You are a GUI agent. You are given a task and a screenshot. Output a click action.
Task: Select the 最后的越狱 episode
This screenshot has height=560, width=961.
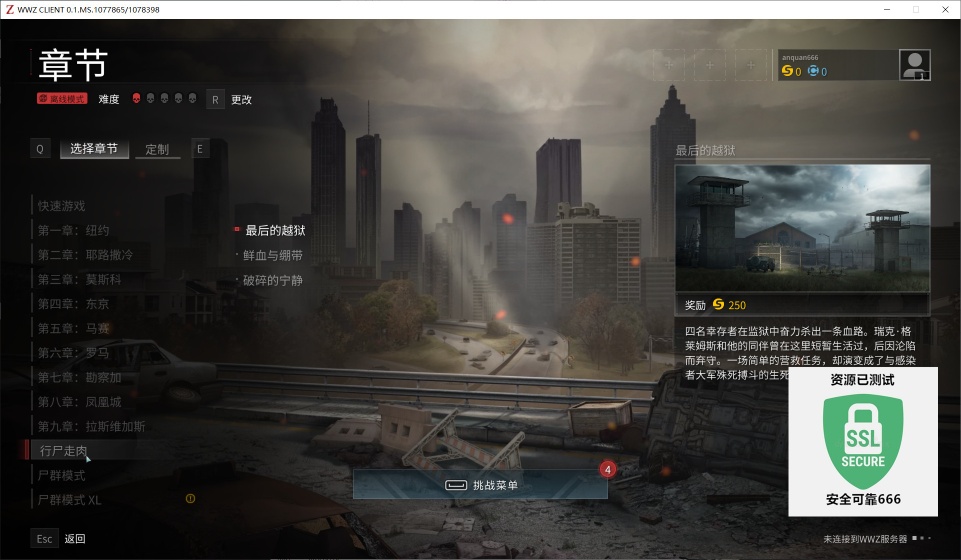point(275,231)
